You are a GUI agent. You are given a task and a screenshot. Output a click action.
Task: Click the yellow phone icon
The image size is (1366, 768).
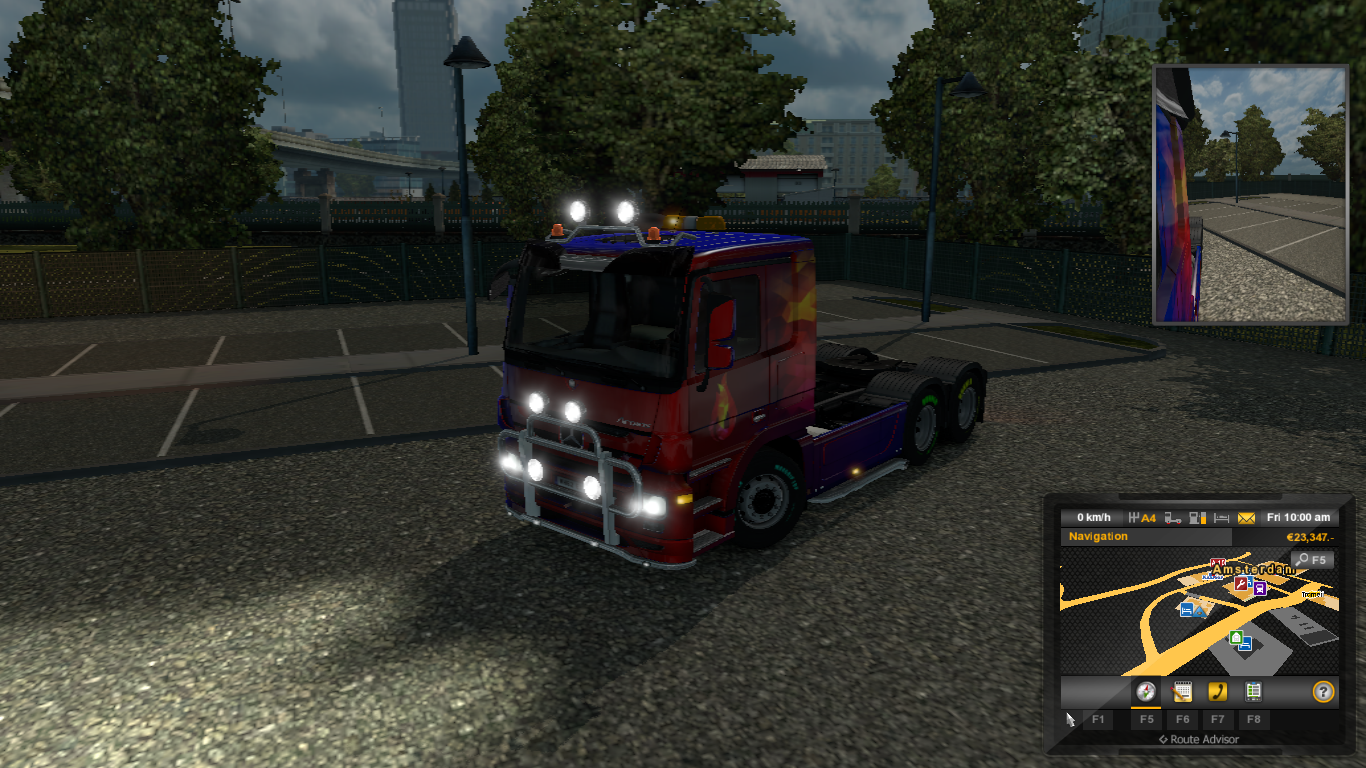[x=1218, y=691]
